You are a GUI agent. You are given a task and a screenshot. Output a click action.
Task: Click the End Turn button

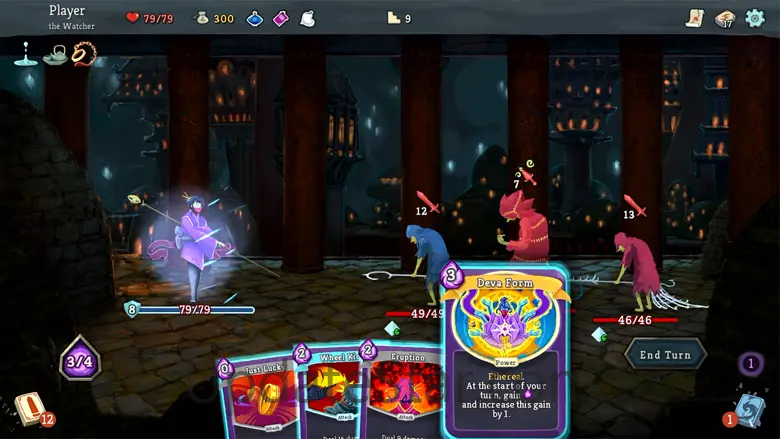click(x=666, y=354)
